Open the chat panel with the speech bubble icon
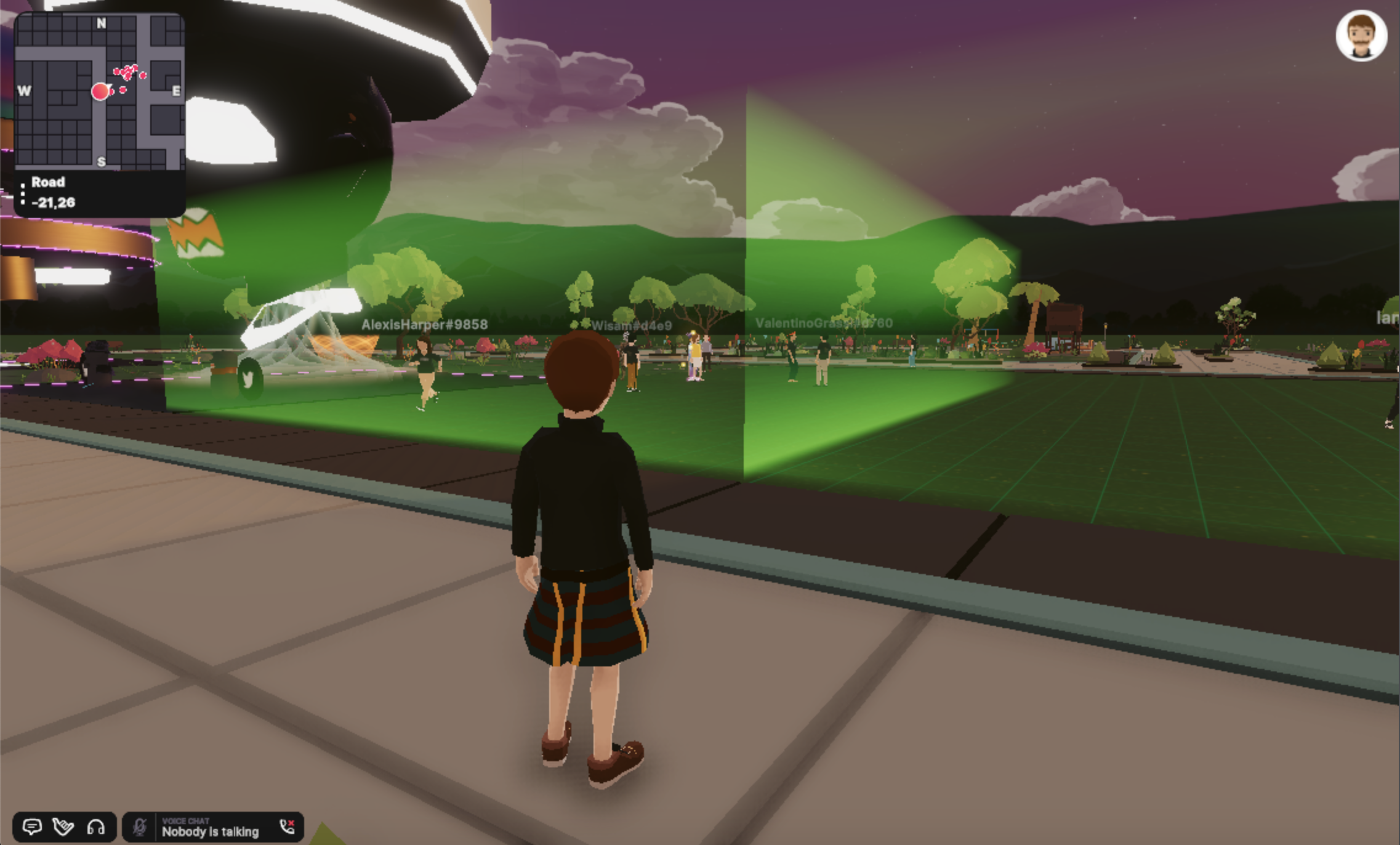The height and width of the screenshot is (845, 1400). click(33, 826)
